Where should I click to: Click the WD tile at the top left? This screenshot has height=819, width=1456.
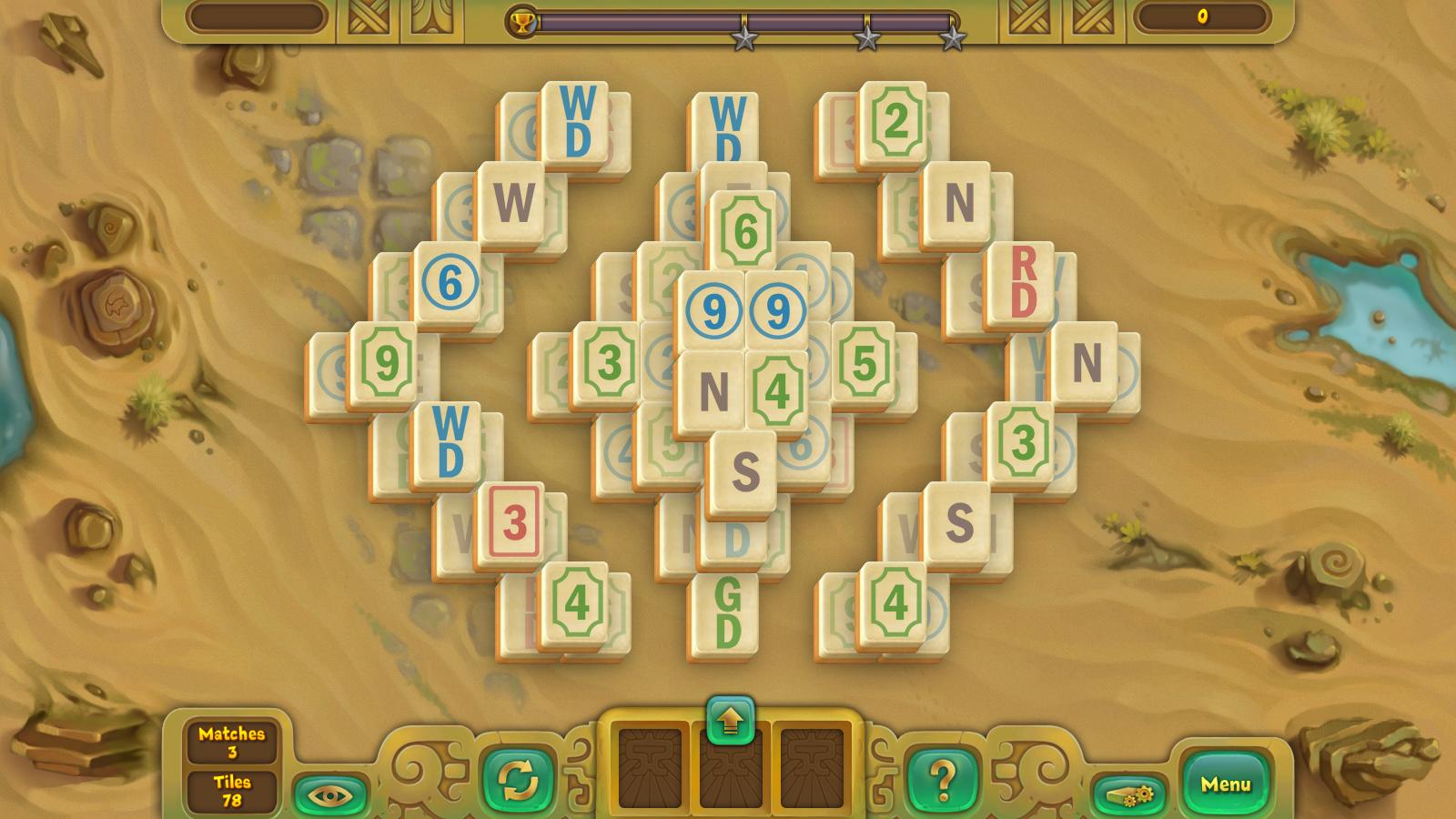point(573,120)
